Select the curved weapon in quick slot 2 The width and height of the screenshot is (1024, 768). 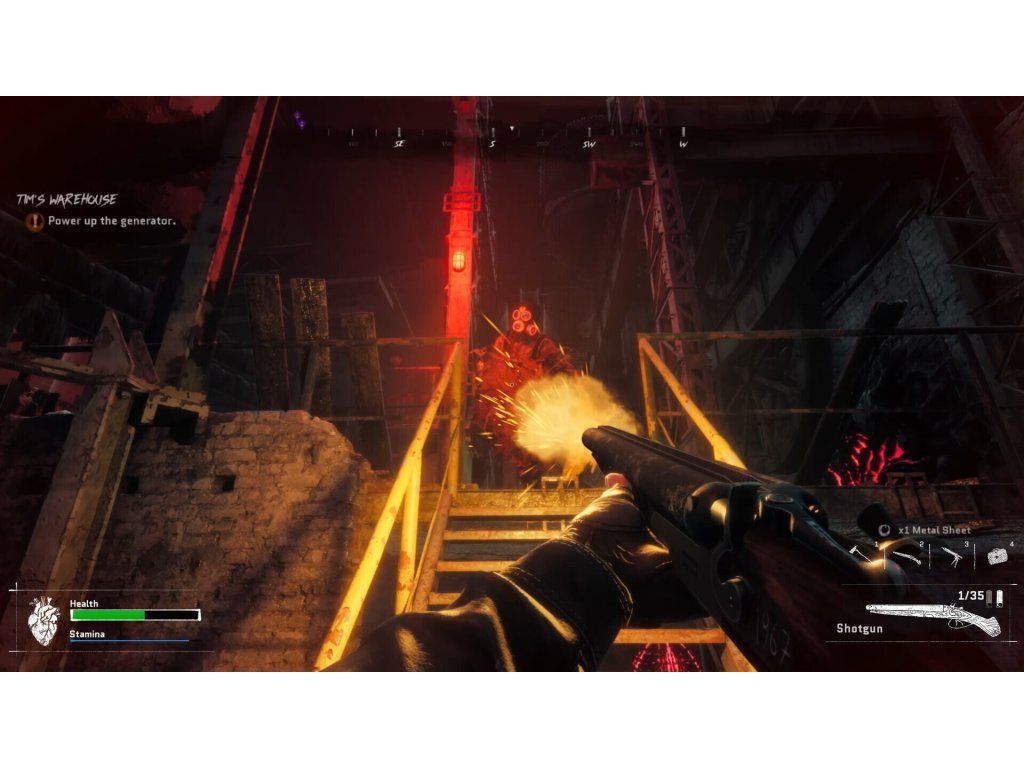point(906,555)
